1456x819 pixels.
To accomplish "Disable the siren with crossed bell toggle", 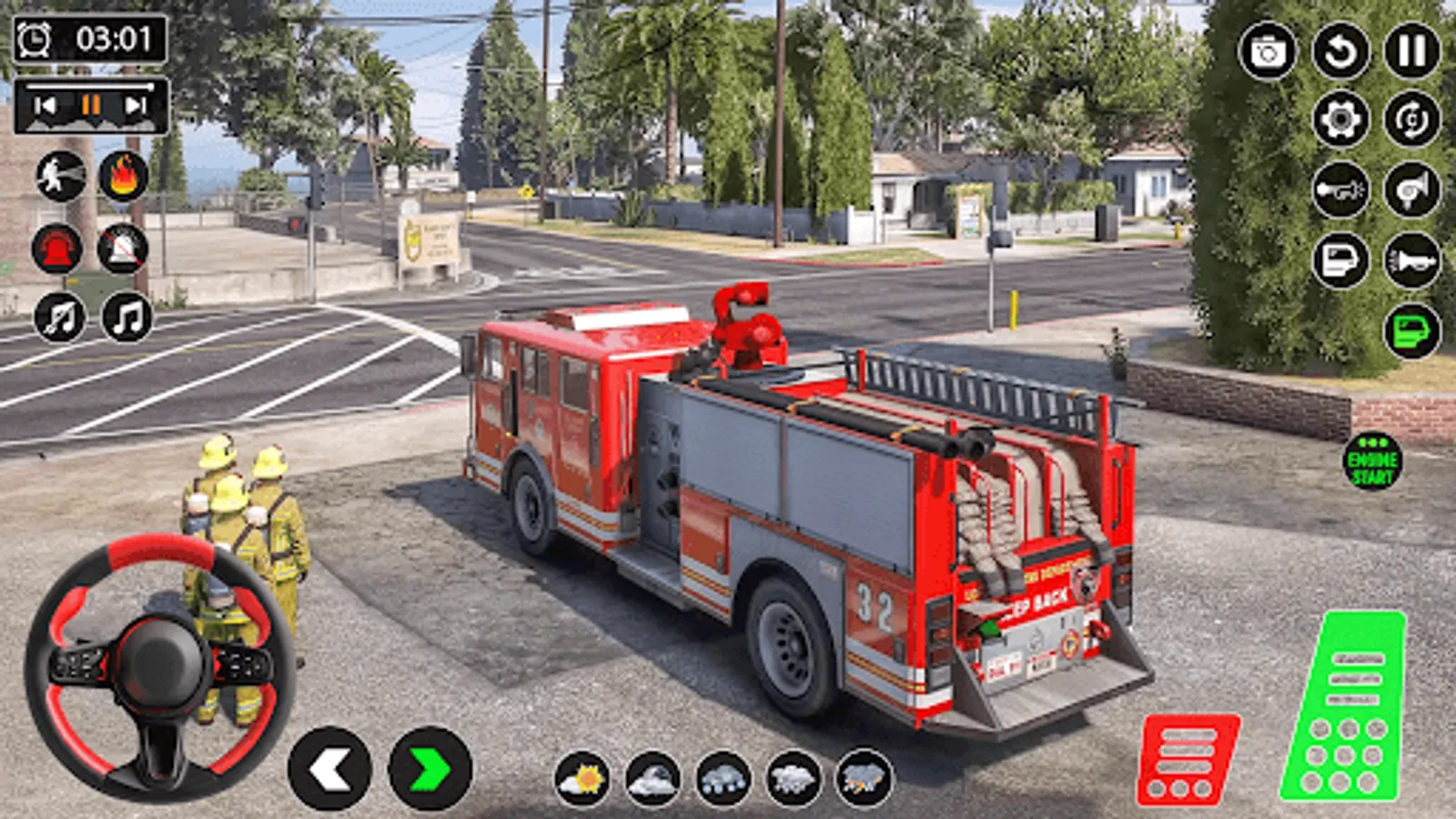I will coord(124,248).
